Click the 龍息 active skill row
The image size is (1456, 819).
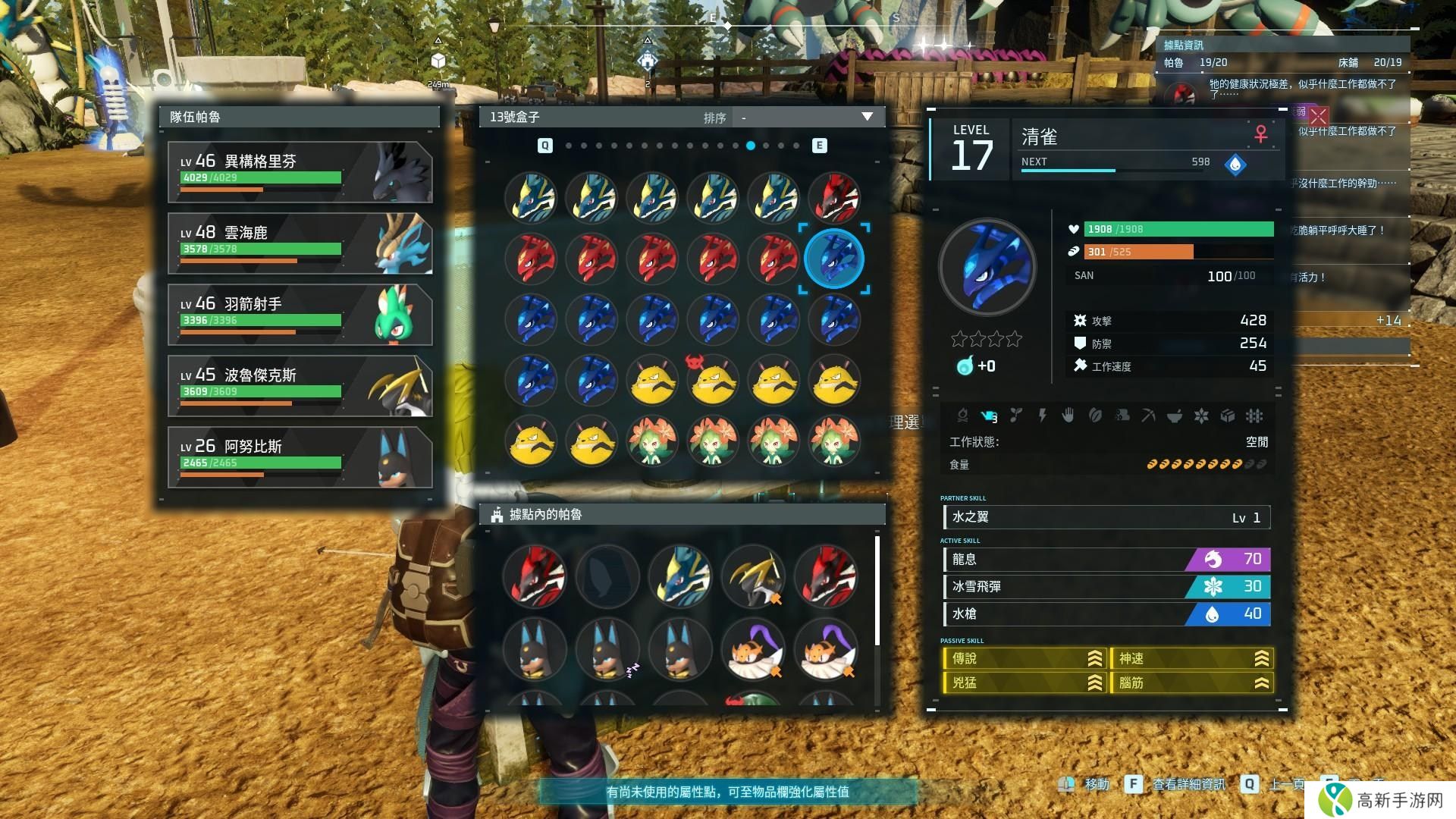point(1106,560)
